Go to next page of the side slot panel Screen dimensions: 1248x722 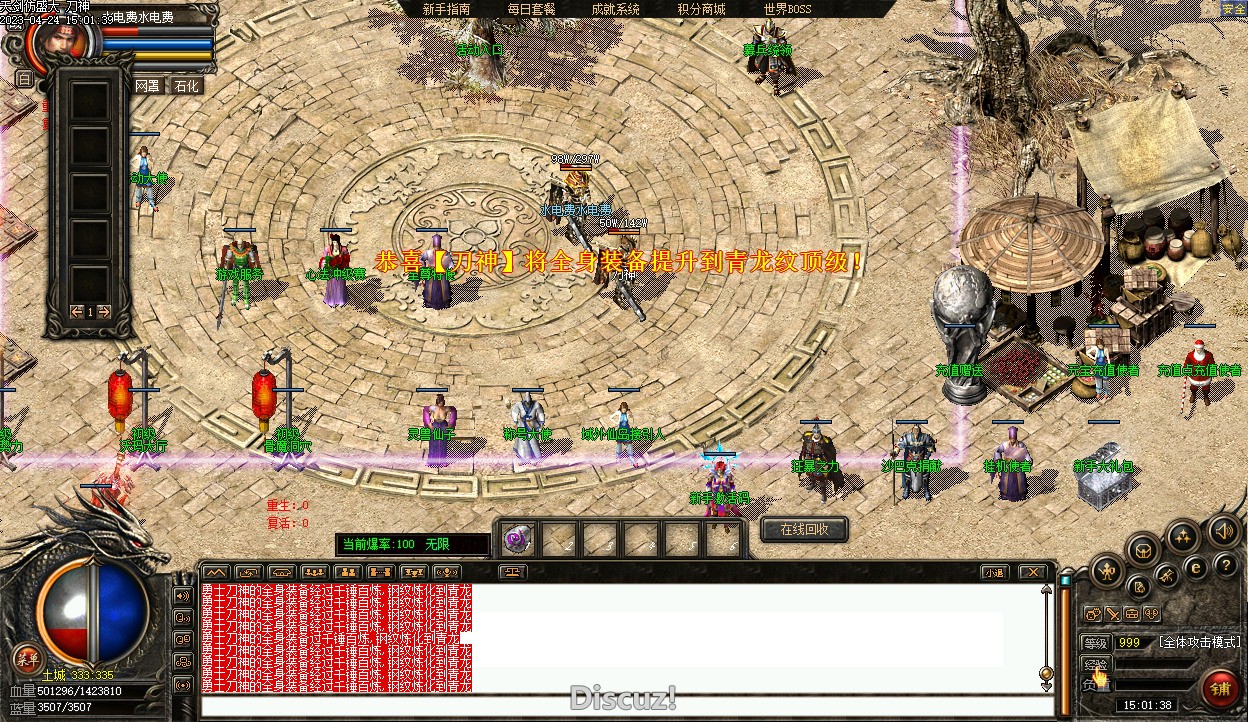[x=104, y=312]
